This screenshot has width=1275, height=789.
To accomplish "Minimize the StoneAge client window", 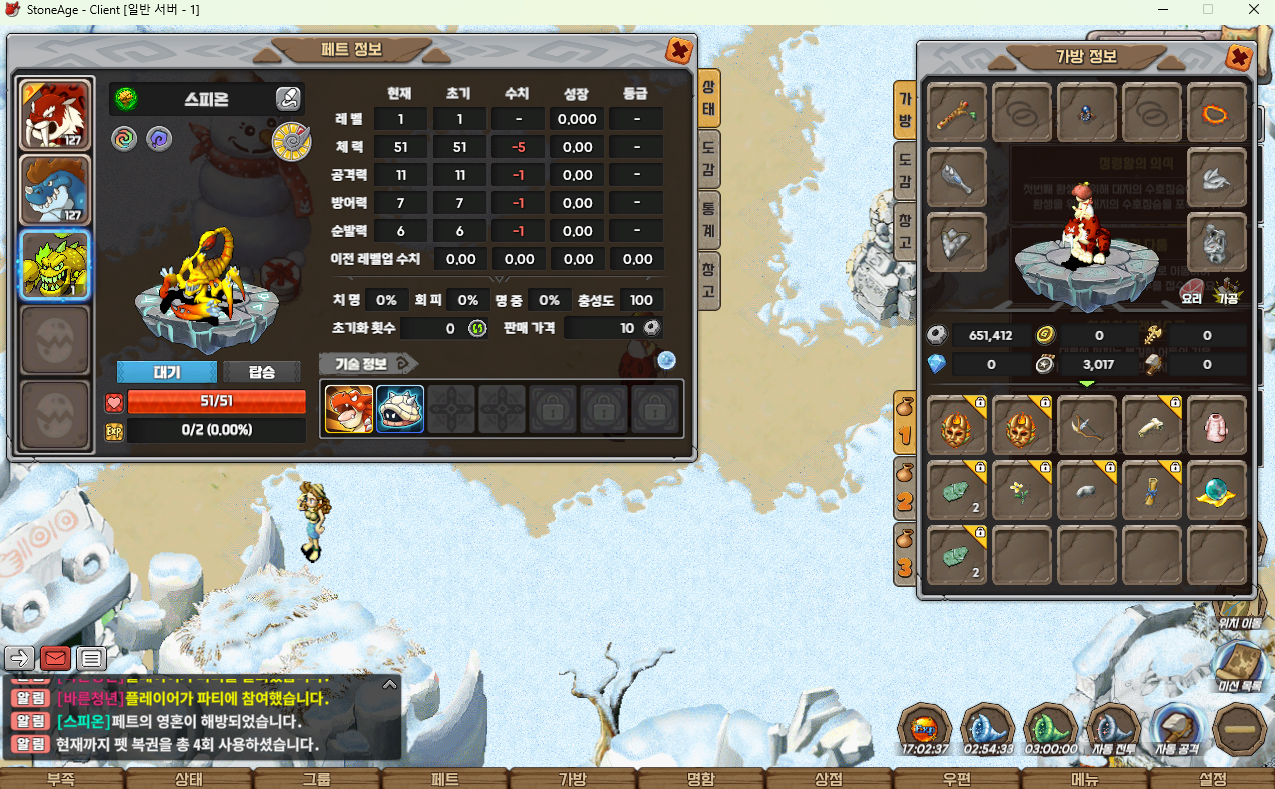I will tap(1162, 9).
